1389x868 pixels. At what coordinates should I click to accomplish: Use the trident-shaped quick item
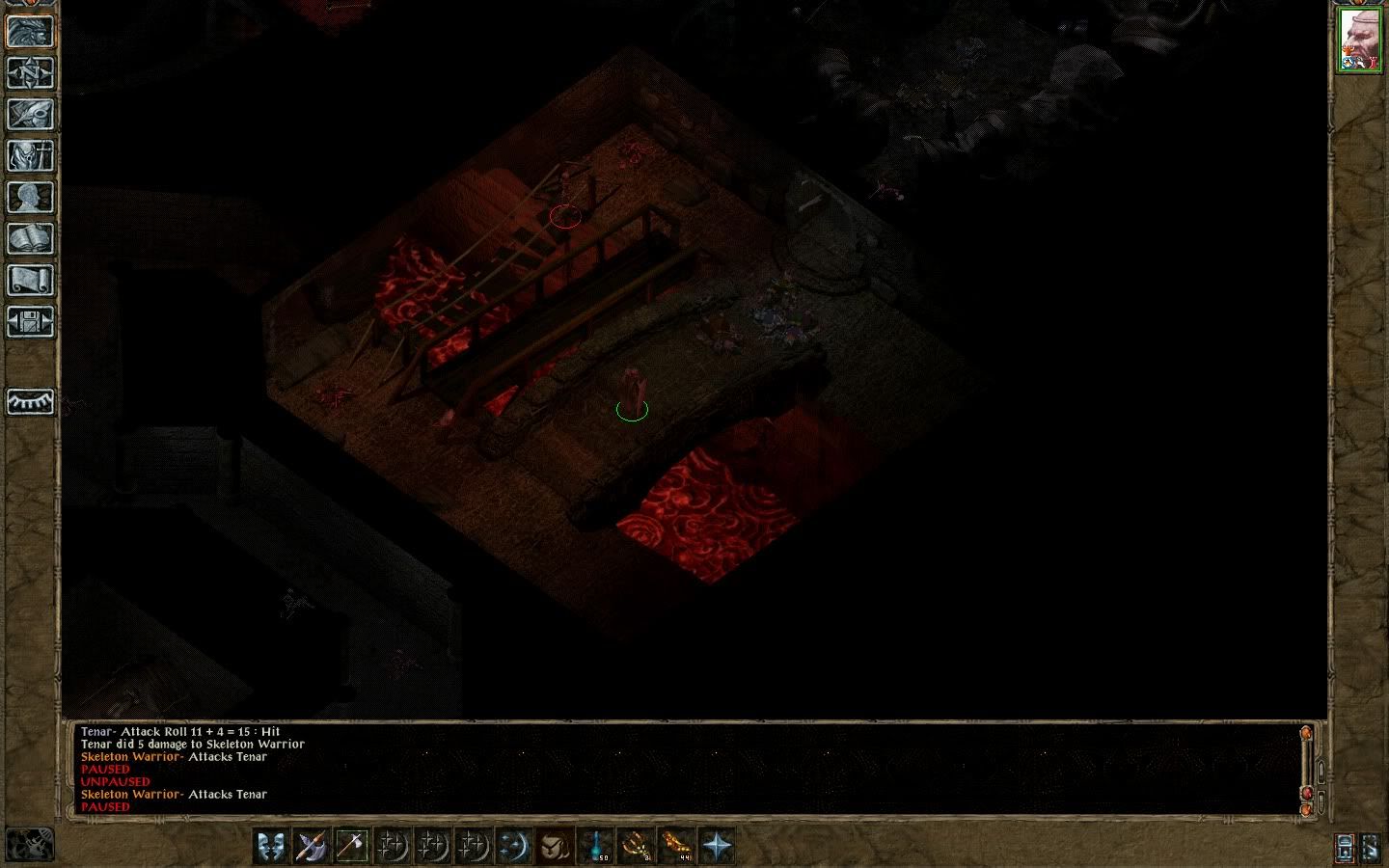tap(637, 846)
